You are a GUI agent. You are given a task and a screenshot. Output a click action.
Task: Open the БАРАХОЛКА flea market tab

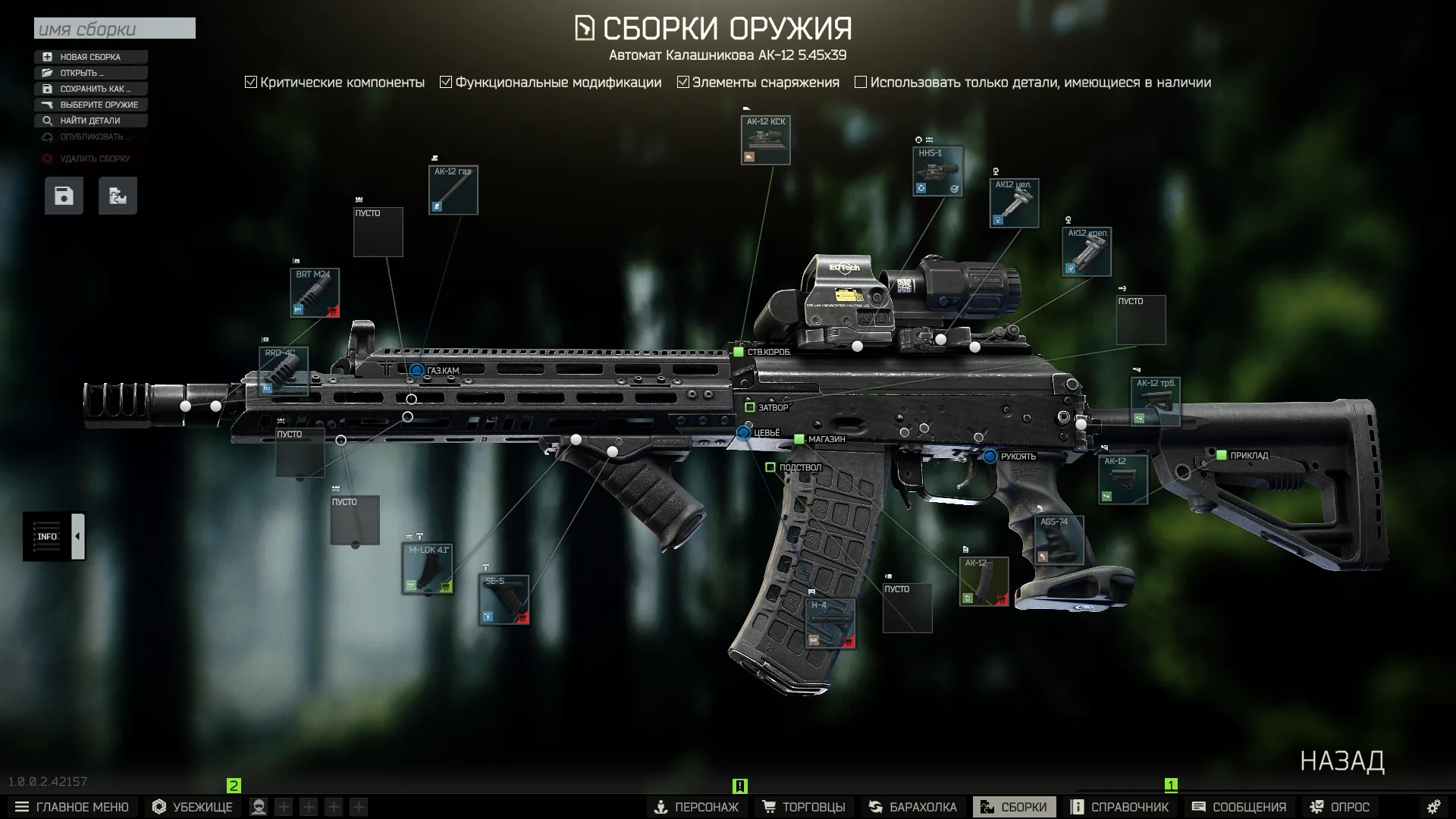[915, 807]
